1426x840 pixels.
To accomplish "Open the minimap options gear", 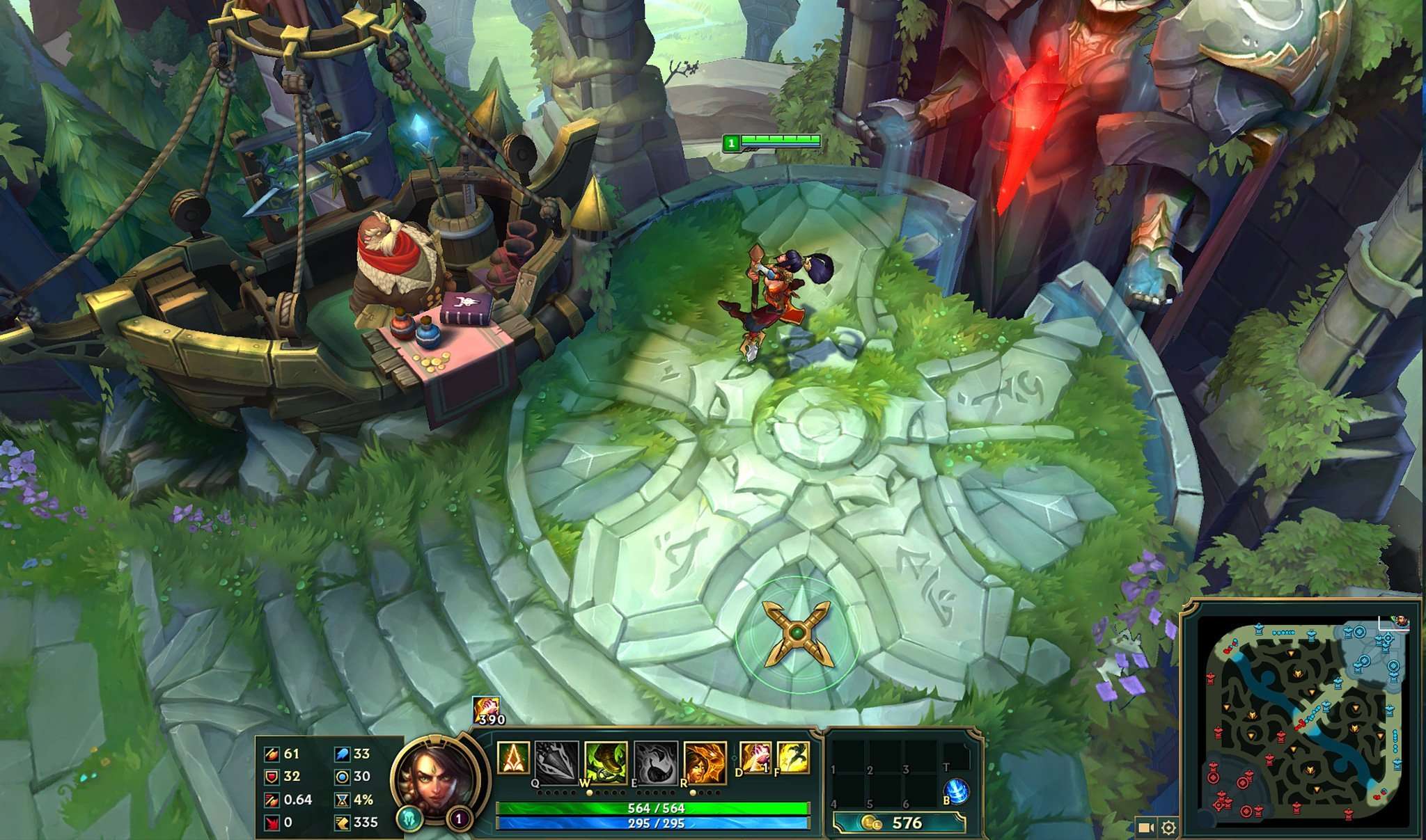I will [x=1169, y=827].
